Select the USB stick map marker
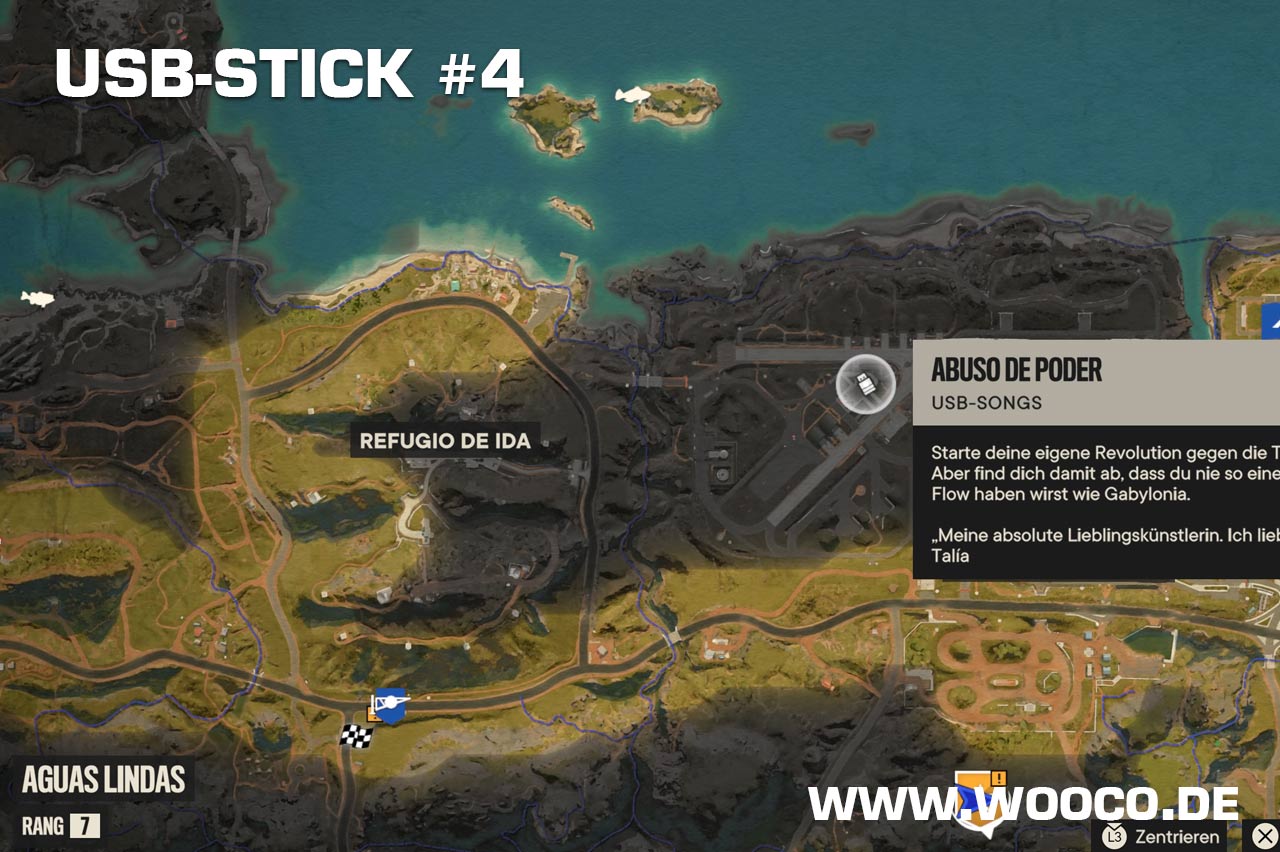 865,383
